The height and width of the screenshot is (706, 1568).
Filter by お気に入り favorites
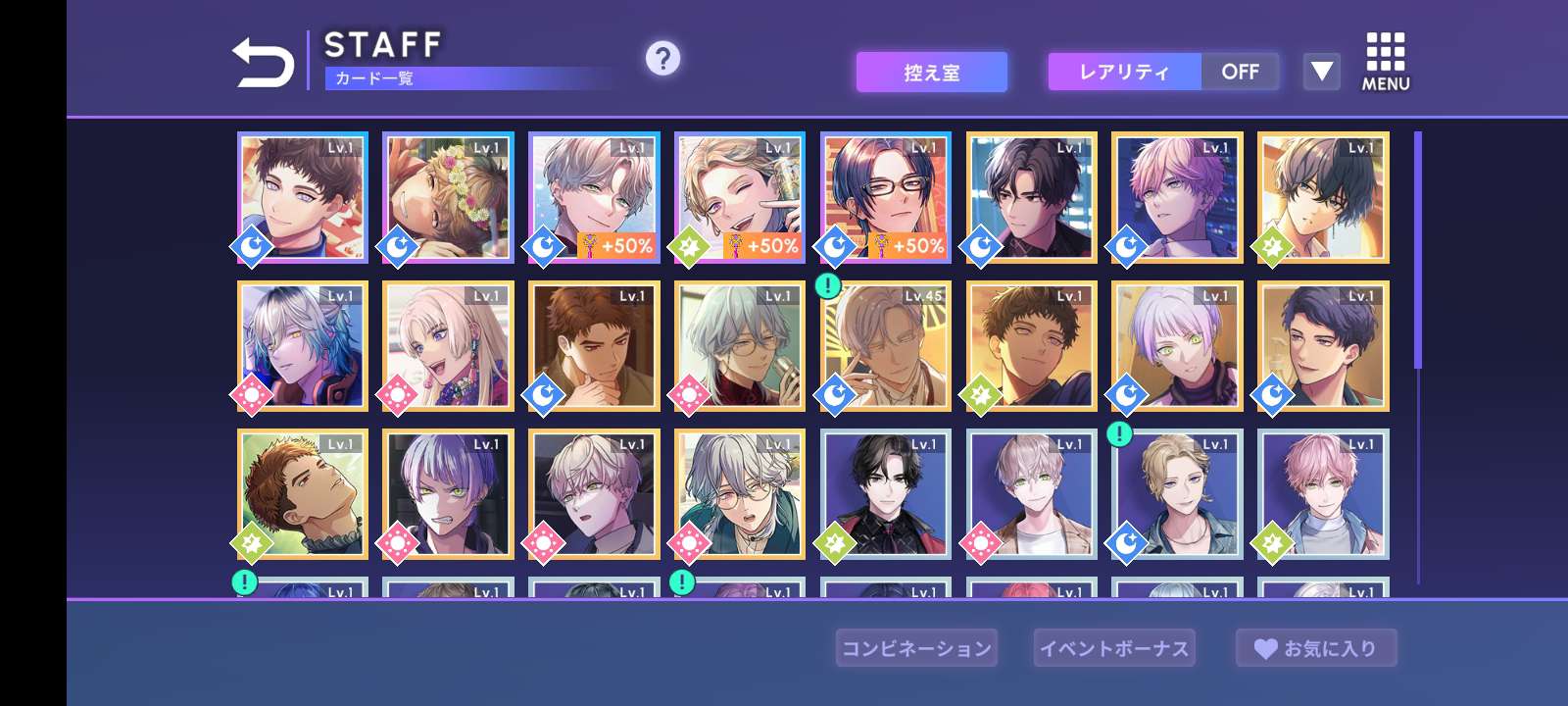point(1316,648)
